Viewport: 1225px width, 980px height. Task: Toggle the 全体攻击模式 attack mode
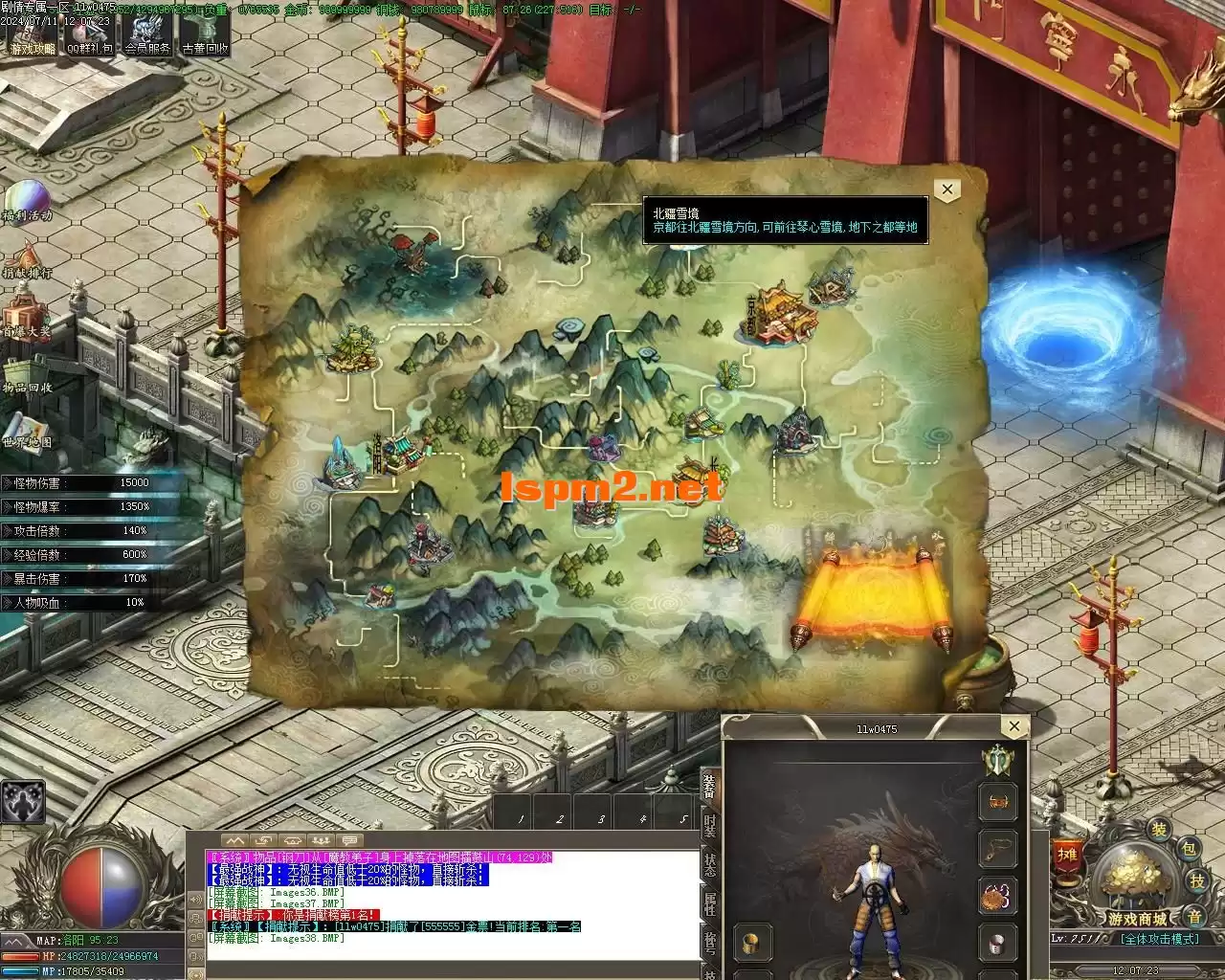tap(1159, 939)
